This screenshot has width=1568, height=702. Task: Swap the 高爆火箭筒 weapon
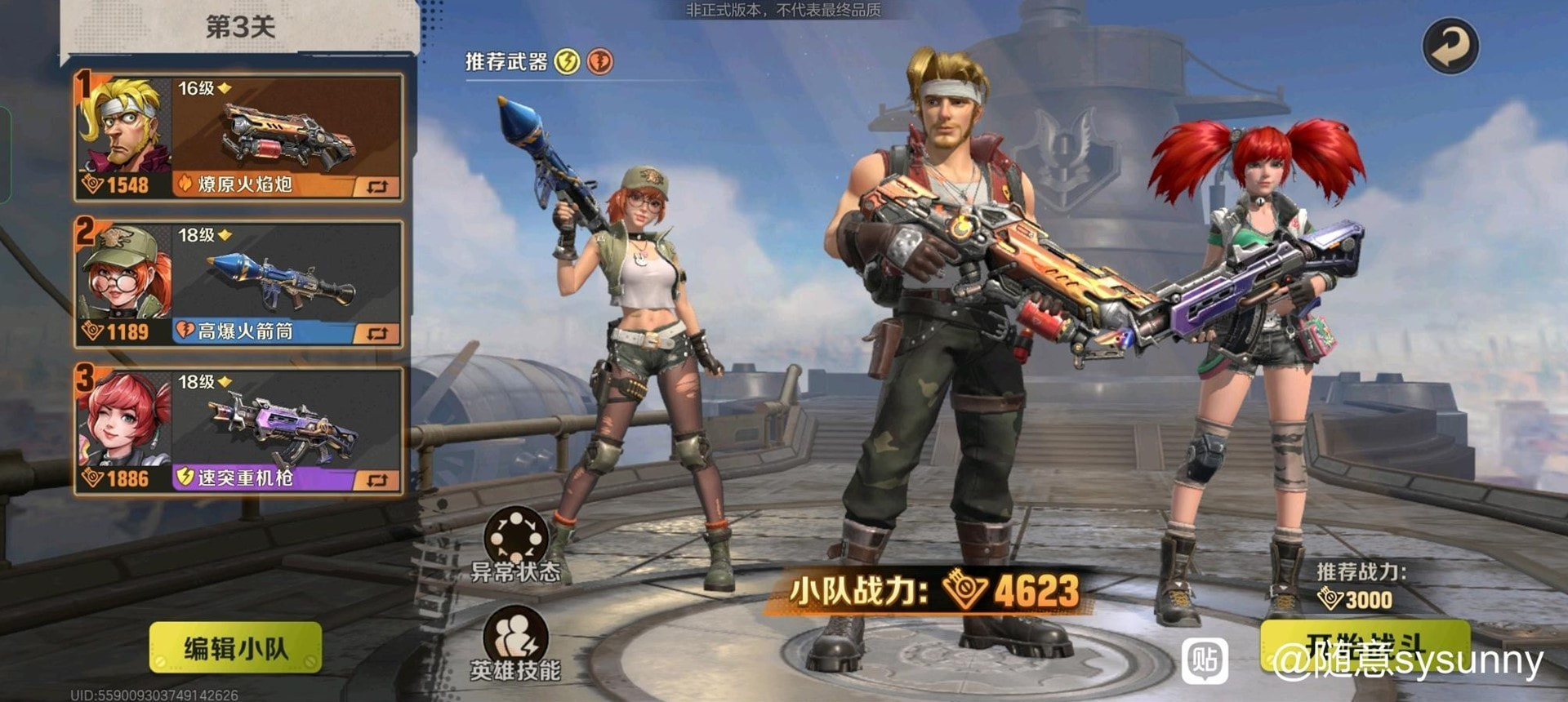point(376,333)
